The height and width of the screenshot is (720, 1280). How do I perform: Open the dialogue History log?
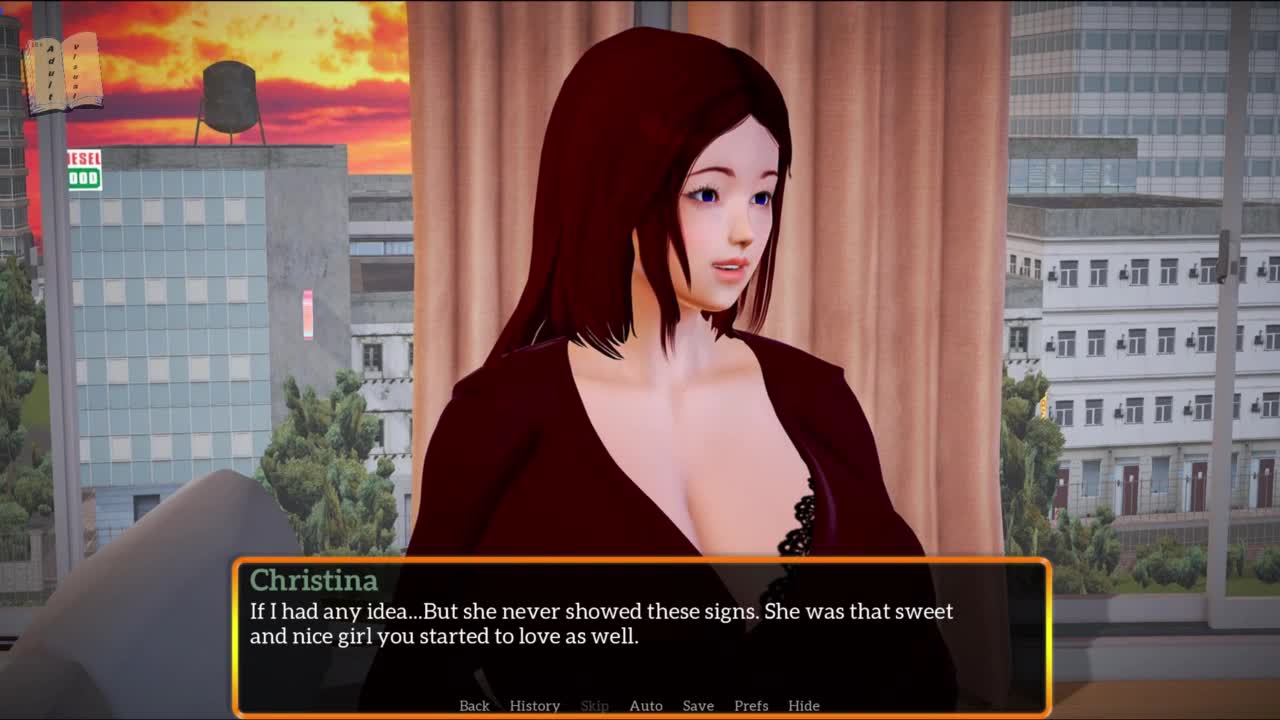click(x=534, y=705)
